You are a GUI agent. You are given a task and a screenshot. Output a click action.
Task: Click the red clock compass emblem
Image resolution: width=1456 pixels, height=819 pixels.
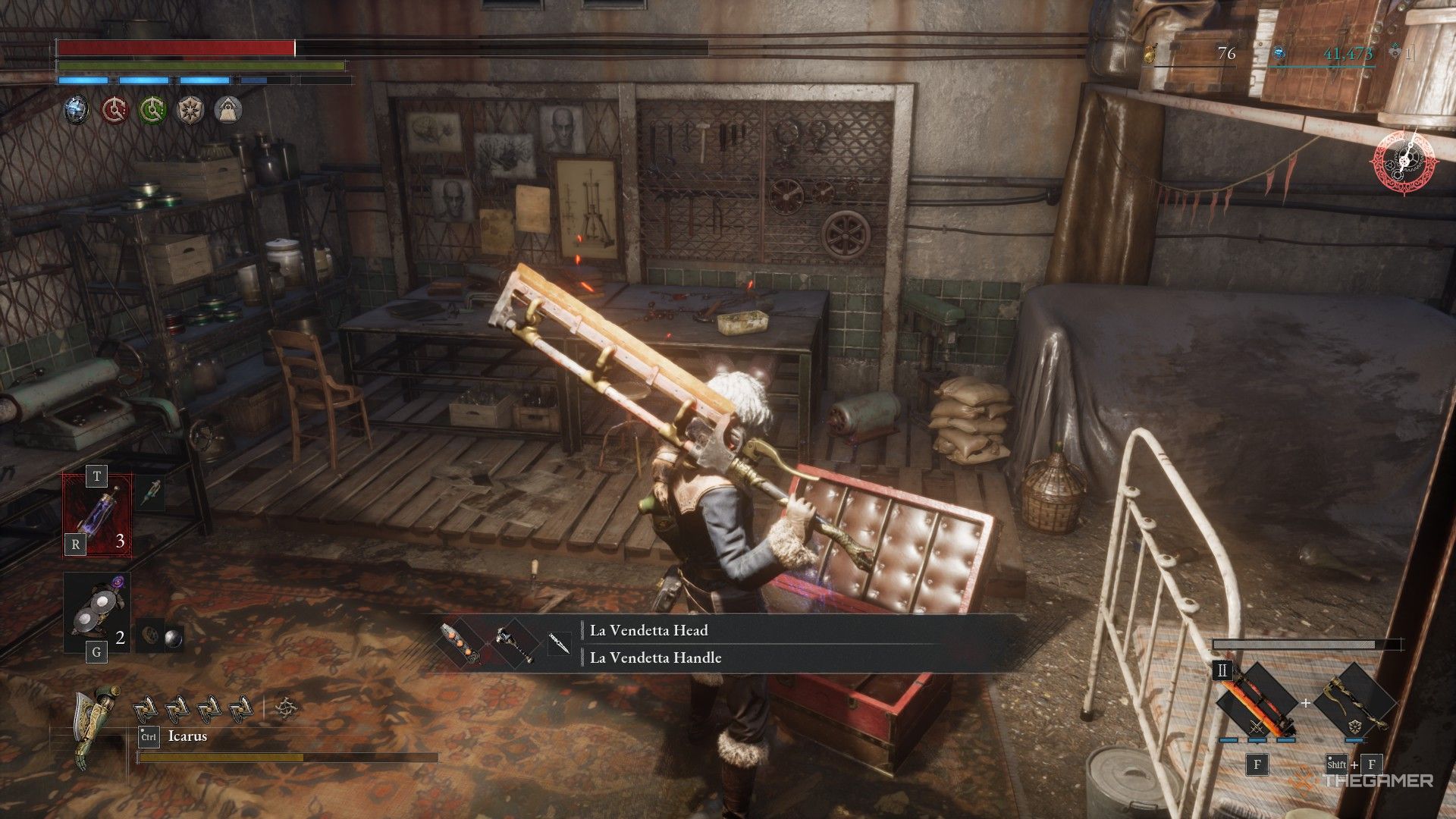click(1404, 160)
